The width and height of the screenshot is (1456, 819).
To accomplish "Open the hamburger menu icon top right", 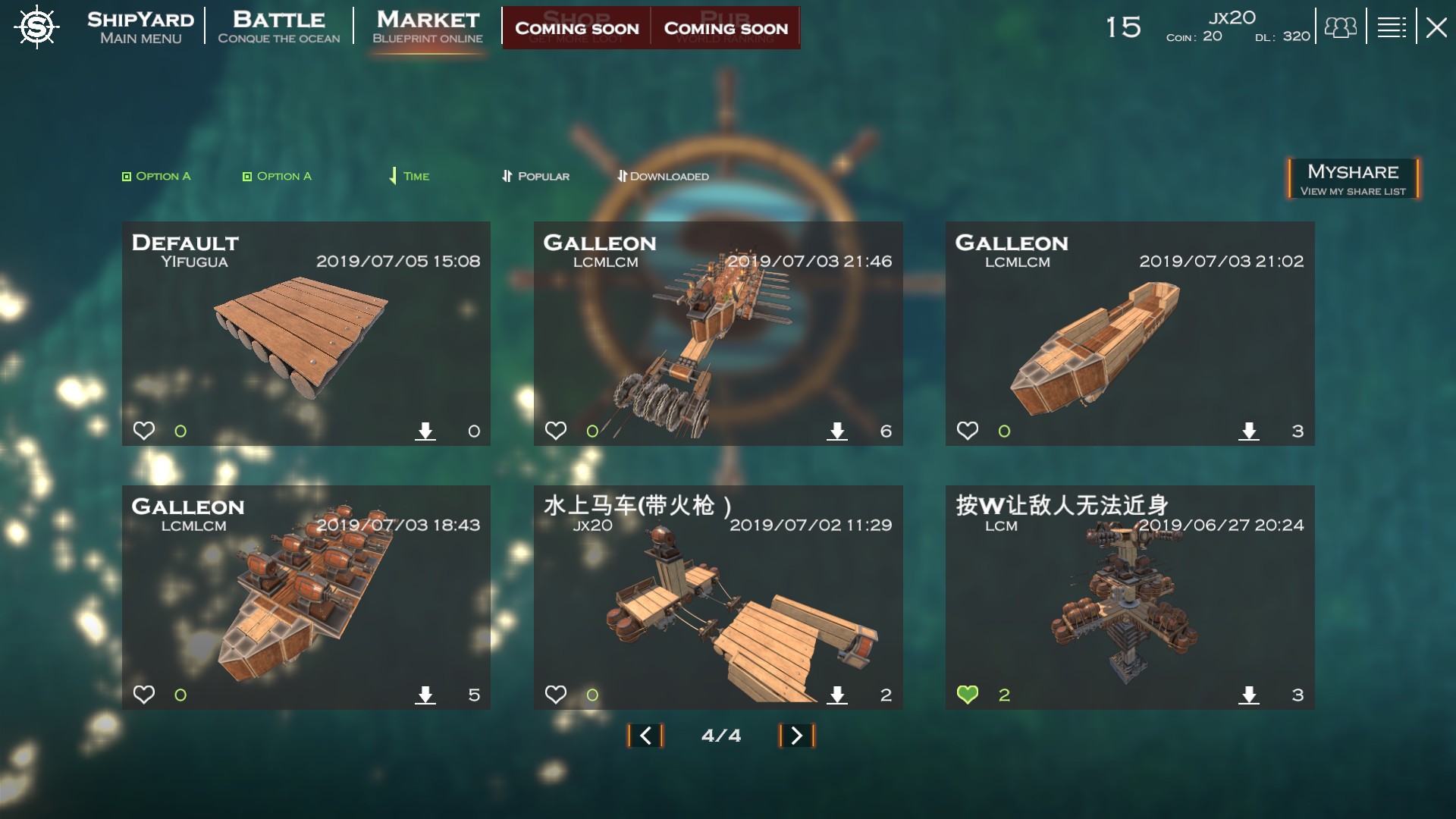I will tap(1392, 27).
